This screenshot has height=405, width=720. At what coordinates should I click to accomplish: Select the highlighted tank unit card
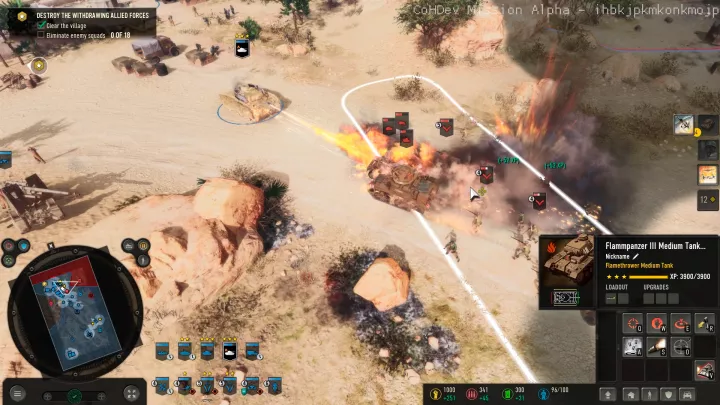[230, 351]
